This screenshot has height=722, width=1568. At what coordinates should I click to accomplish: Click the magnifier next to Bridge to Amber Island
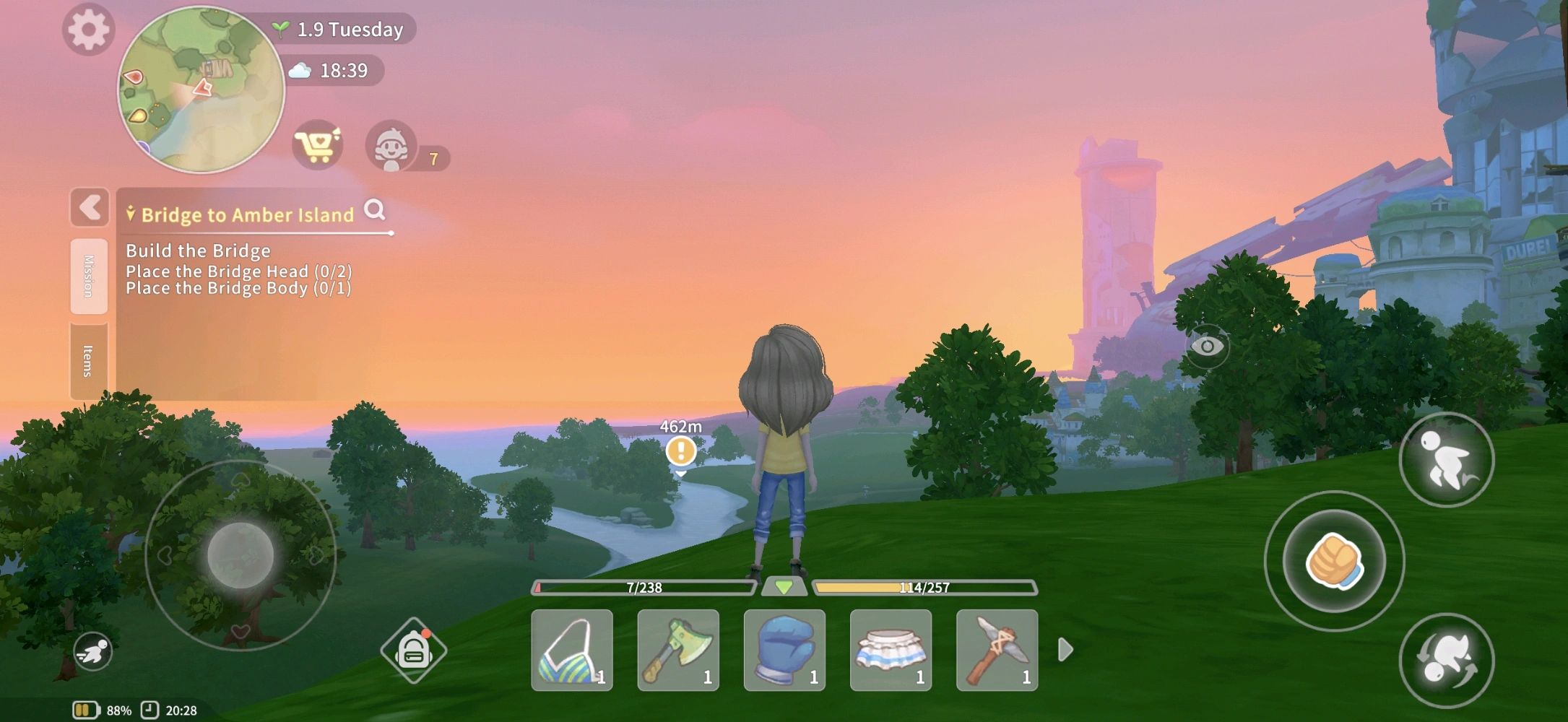pyautogui.click(x=375, y=210)
